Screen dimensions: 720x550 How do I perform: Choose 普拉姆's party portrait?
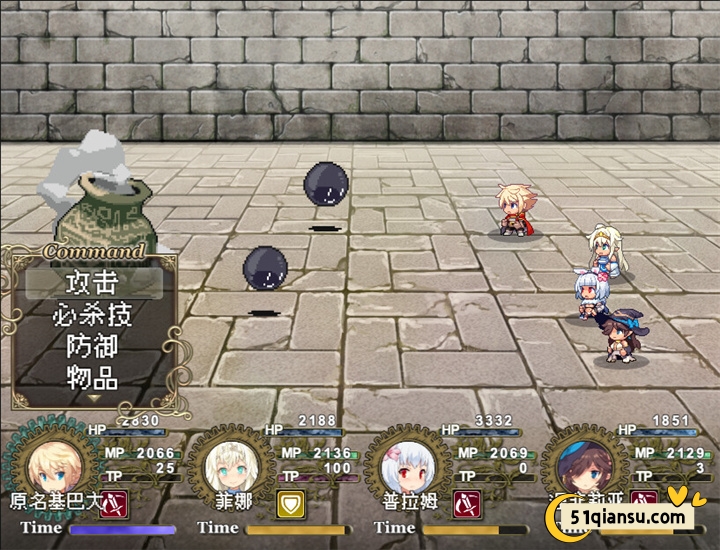pos(408,463)
